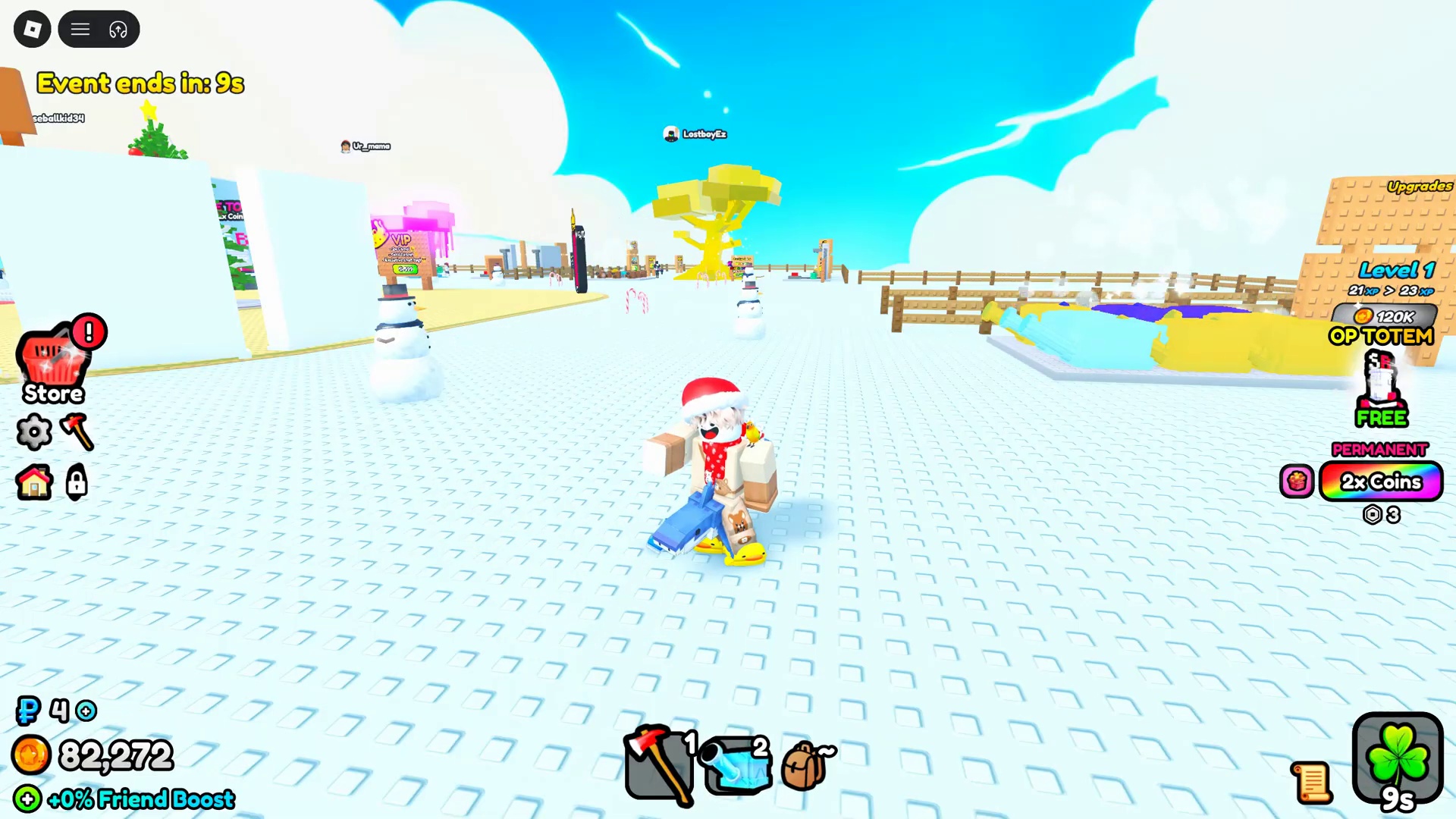Screen dimensions: 1456x819
Task: Click the +0% Friend Boost label
Action: point(140,799)
